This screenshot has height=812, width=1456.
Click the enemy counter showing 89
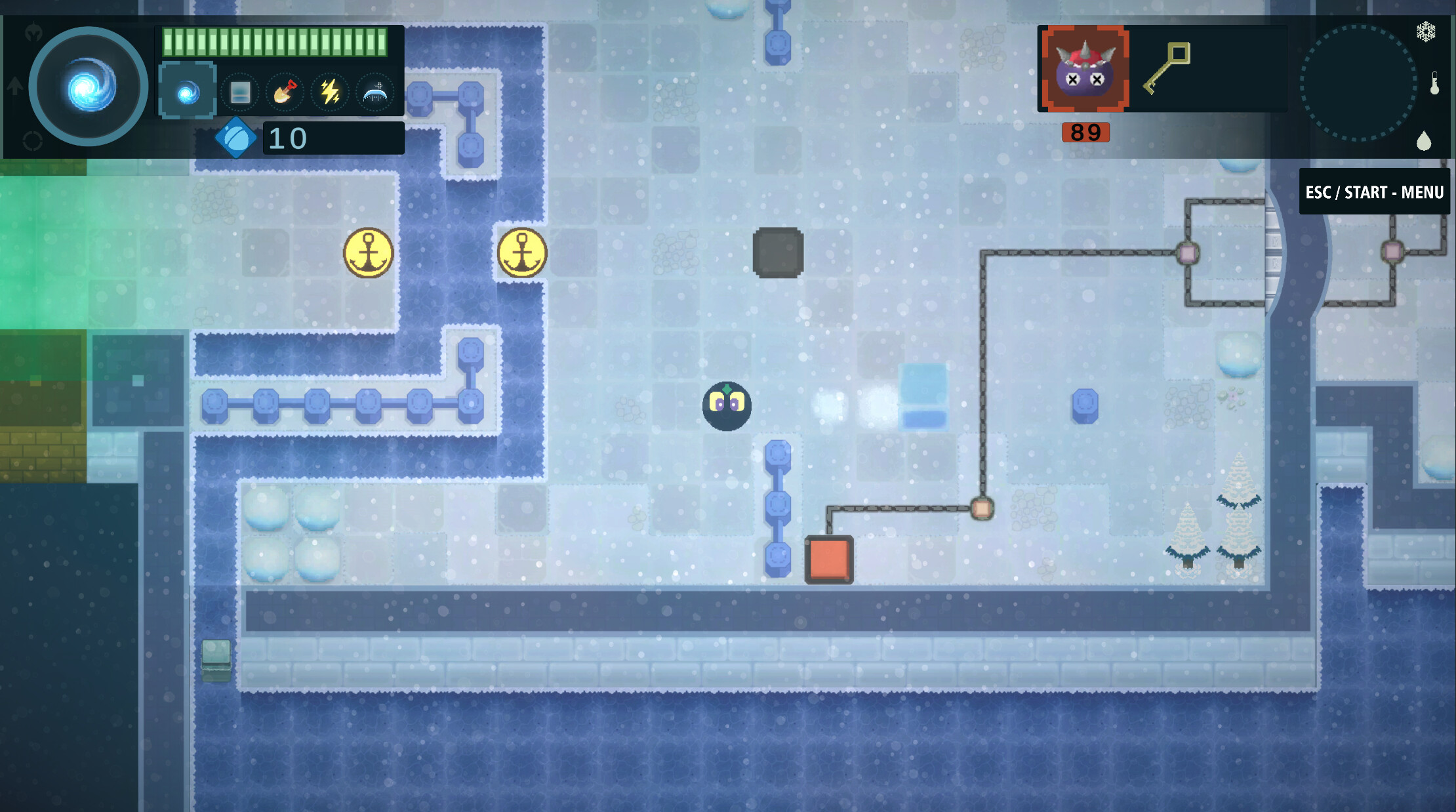[1085, 133]
